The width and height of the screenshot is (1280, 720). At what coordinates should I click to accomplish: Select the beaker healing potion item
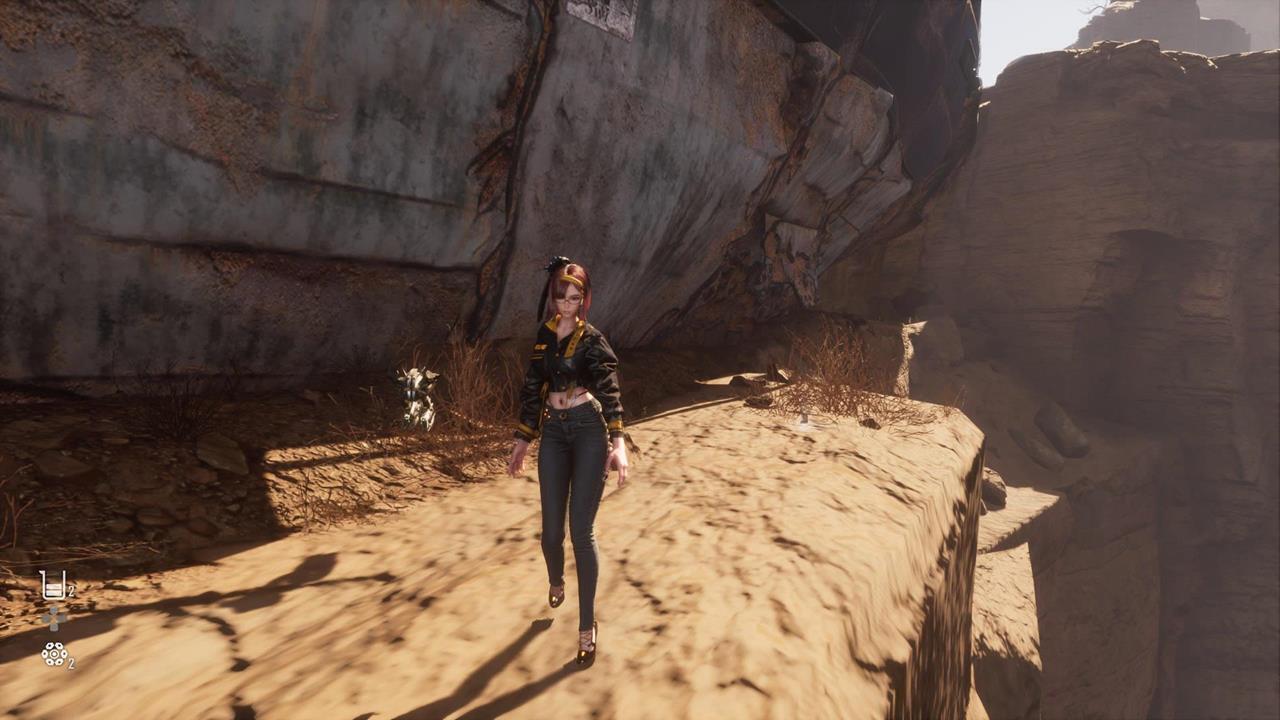pos(53,585)
